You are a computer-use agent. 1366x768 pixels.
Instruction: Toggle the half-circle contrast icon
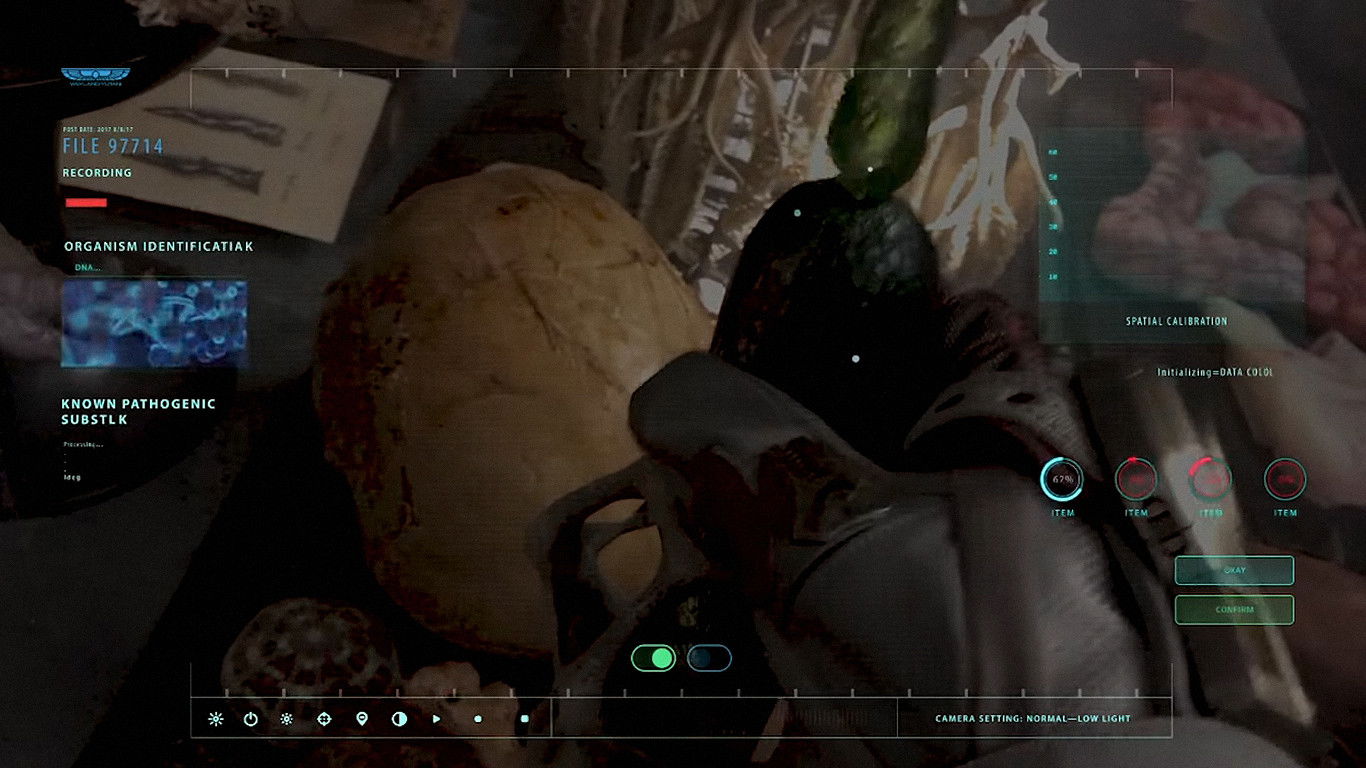tap(399, 719)
